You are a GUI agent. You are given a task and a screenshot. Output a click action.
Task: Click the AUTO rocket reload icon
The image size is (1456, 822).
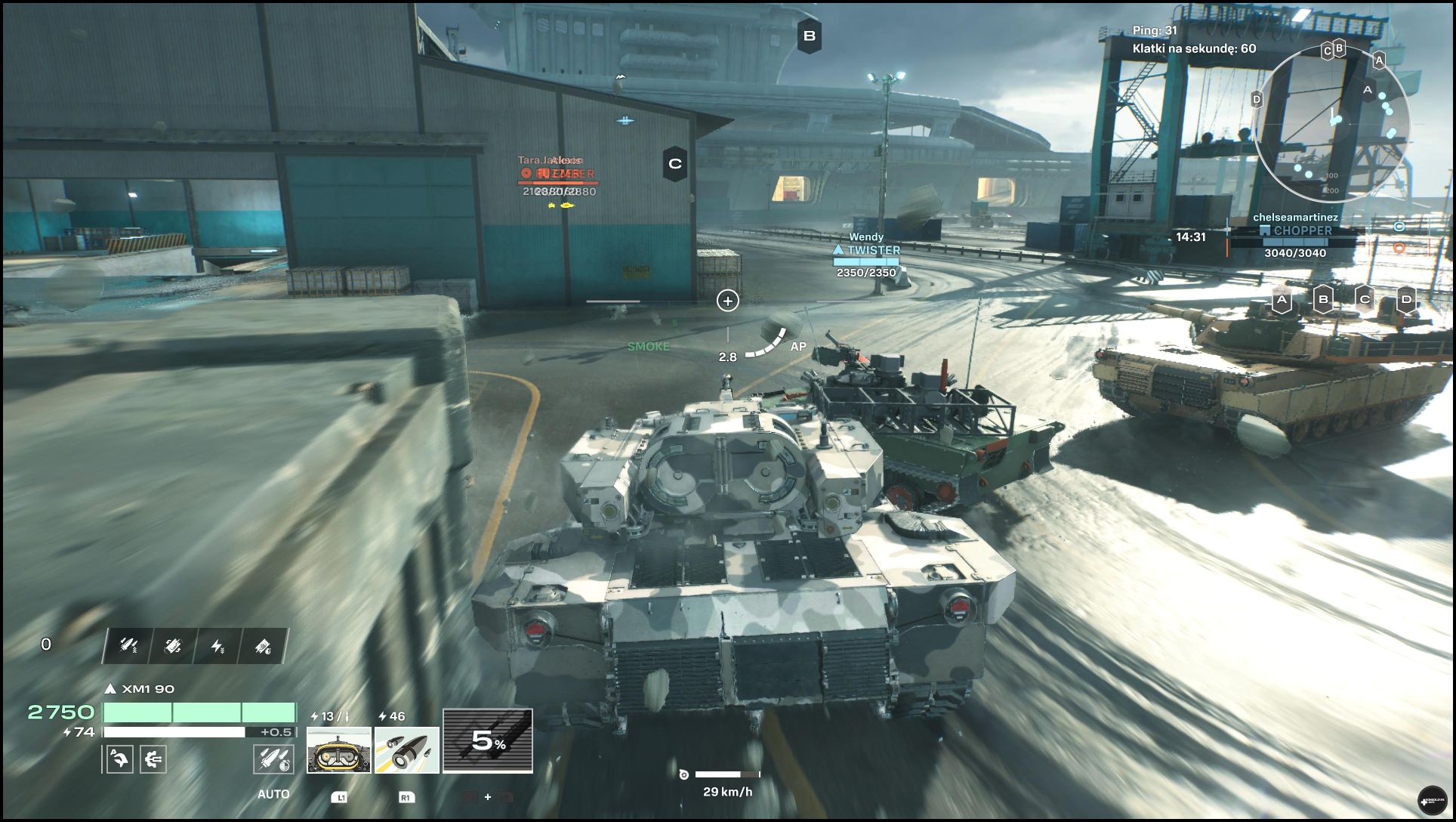point(273,759)
